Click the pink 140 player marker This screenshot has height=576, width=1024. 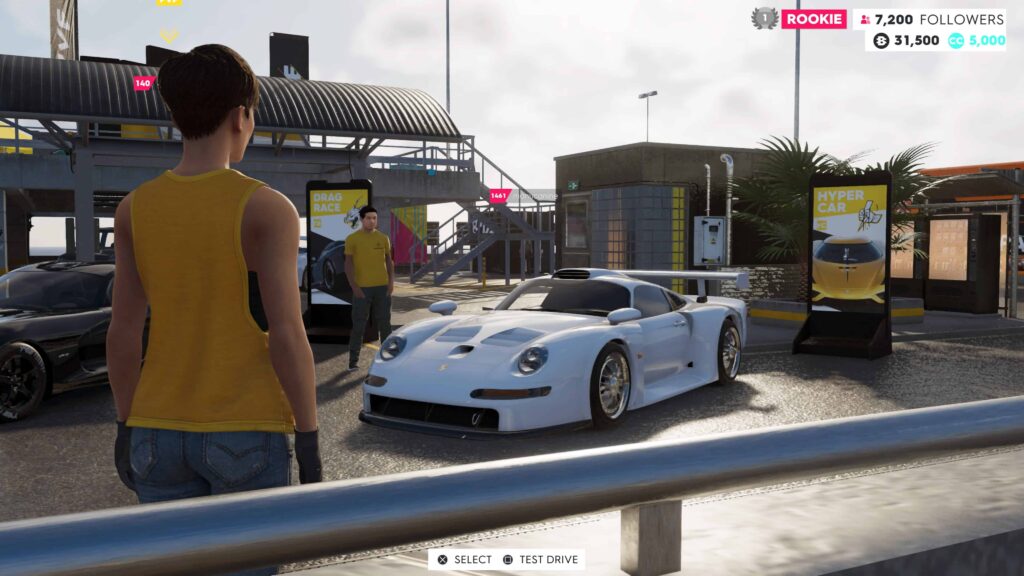coord(143,84)
